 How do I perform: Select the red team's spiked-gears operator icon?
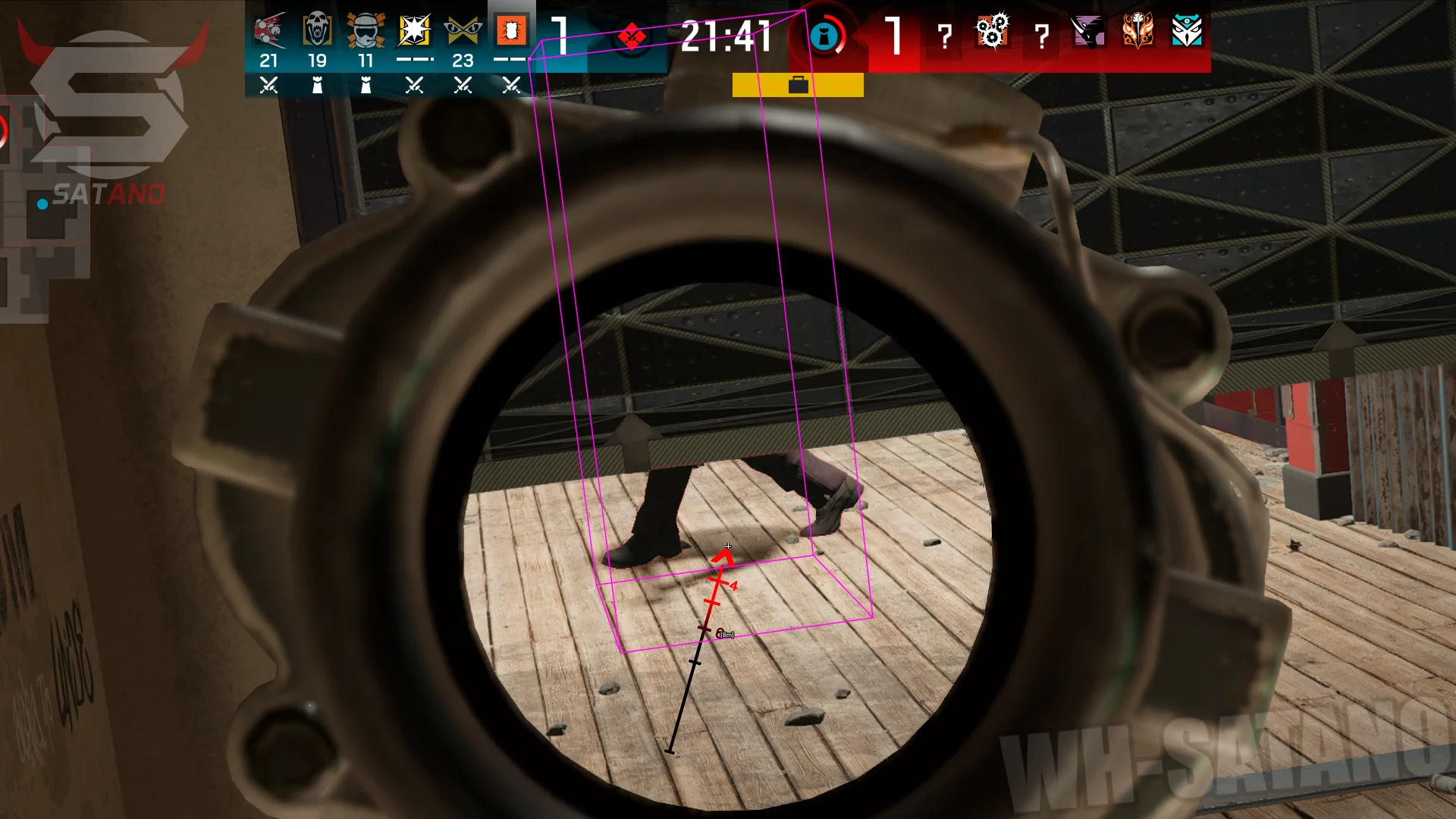(x=992, y=31)
